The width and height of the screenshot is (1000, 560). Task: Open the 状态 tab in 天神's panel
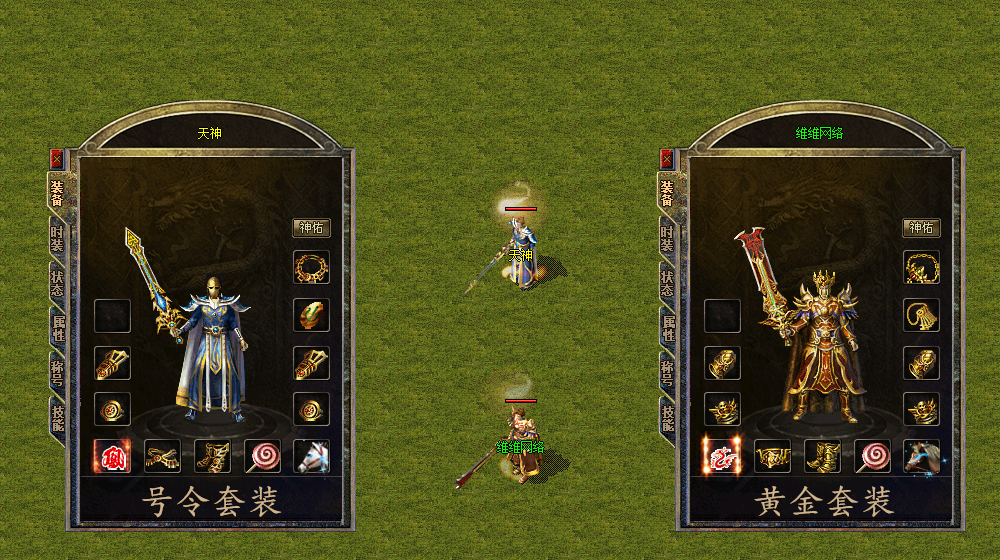pos(57,281)
